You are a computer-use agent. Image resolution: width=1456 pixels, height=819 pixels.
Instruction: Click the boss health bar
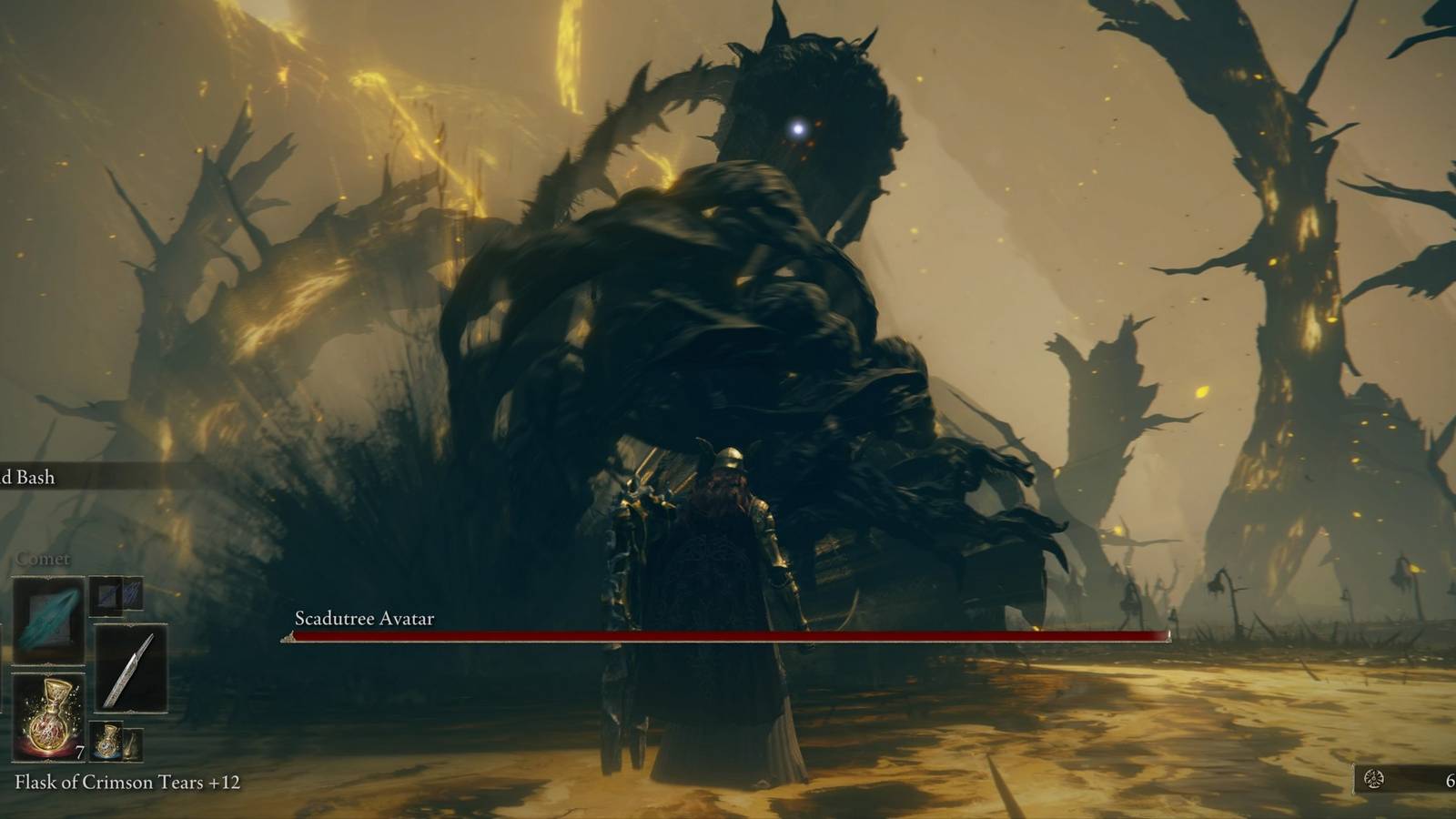click(728, 637)
